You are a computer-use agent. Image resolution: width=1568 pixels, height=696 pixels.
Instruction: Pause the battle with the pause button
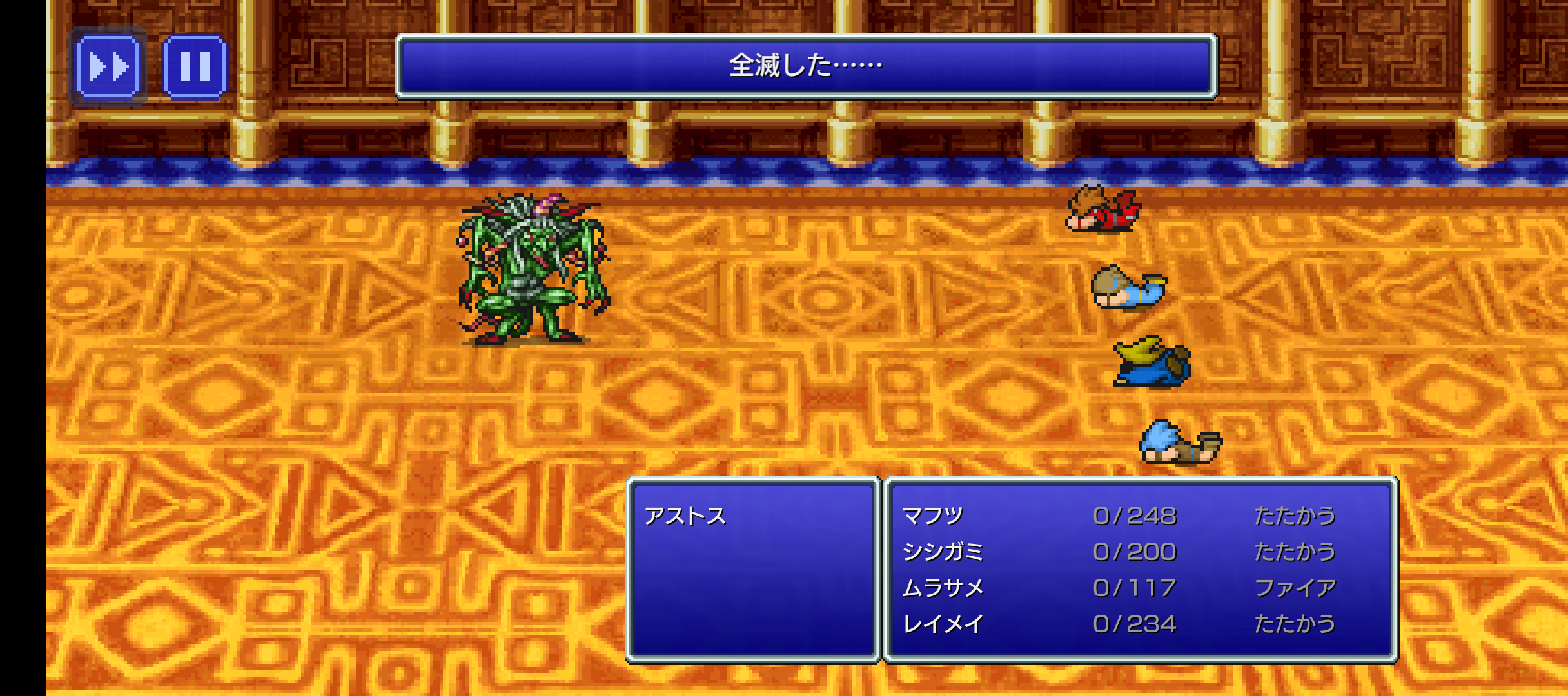[x=194, y=66]
